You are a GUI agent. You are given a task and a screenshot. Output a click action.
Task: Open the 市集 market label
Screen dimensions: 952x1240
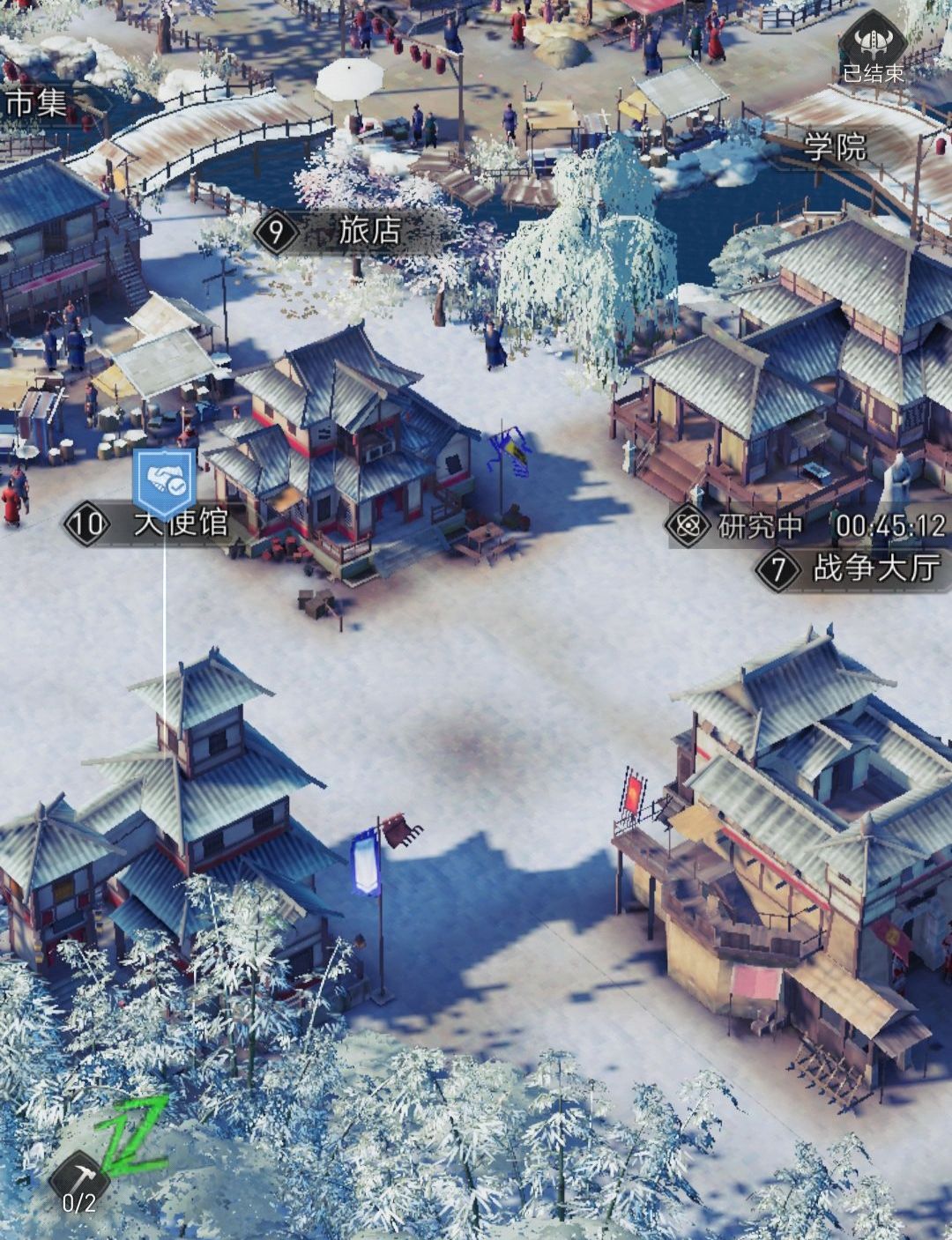(x=35, y=104)
